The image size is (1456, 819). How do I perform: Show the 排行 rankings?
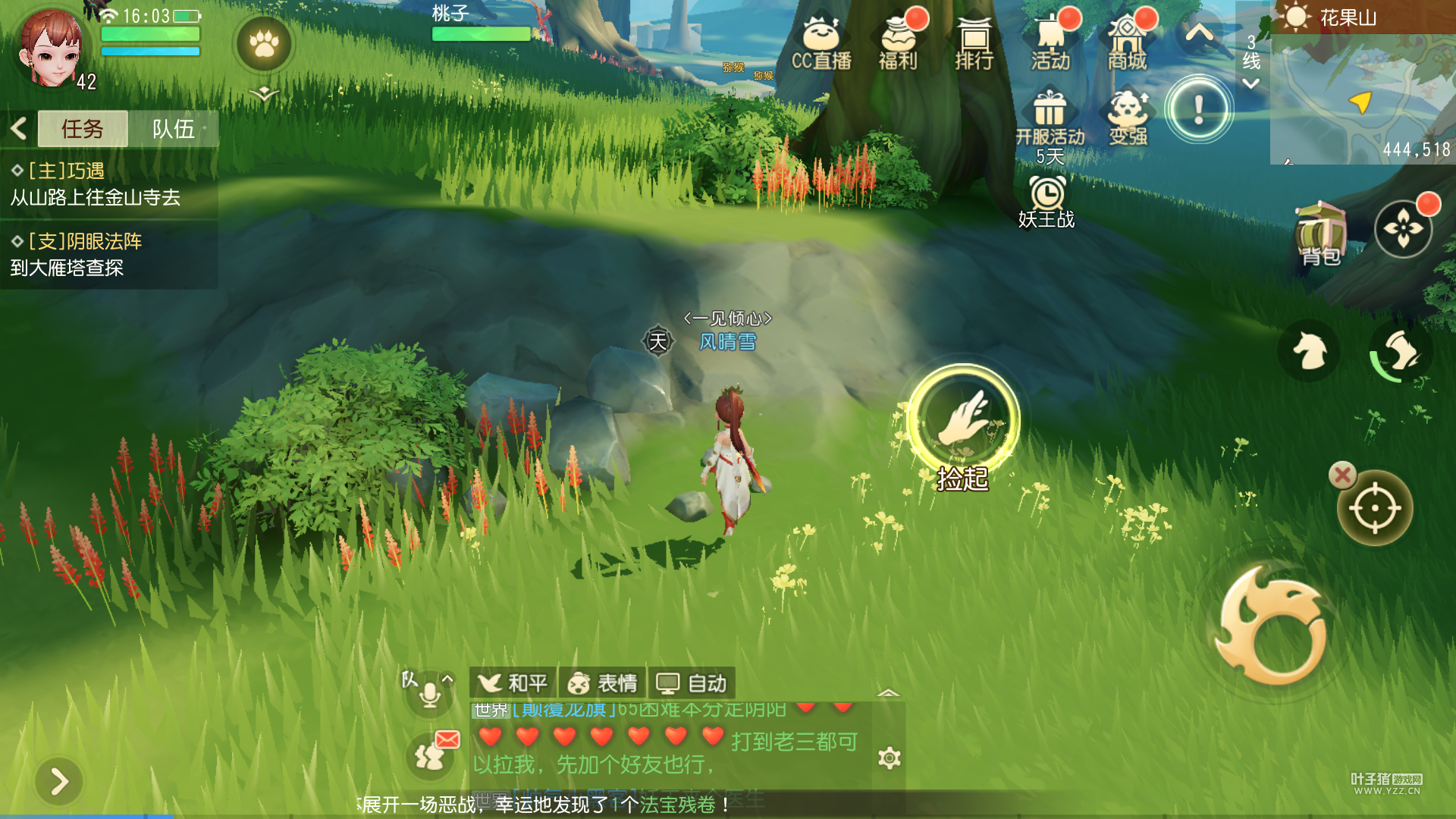tap(974, 43)
